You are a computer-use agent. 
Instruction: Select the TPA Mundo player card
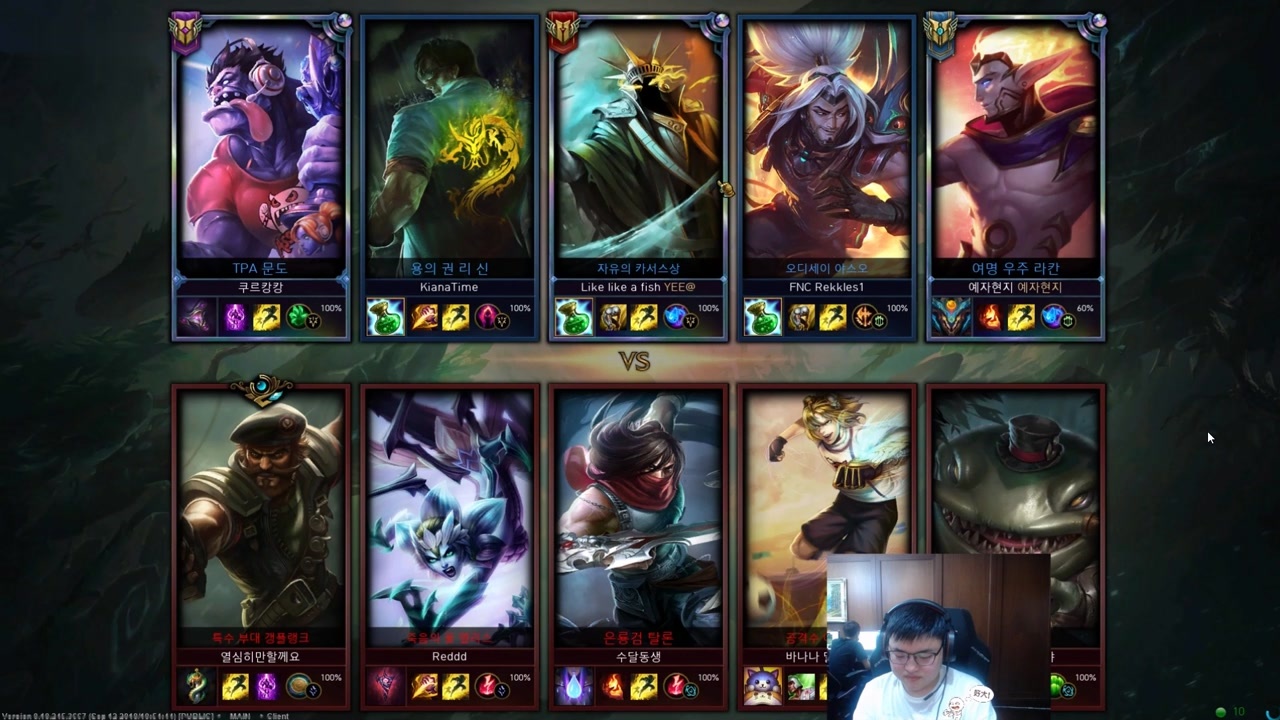[x=261, y=150]
